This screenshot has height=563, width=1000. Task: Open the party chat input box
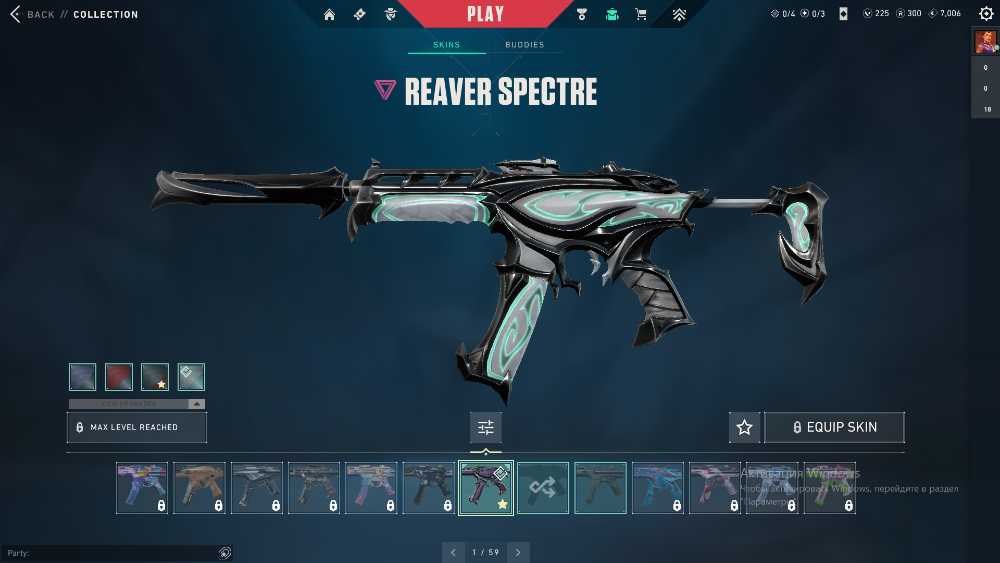click(110, 553)
